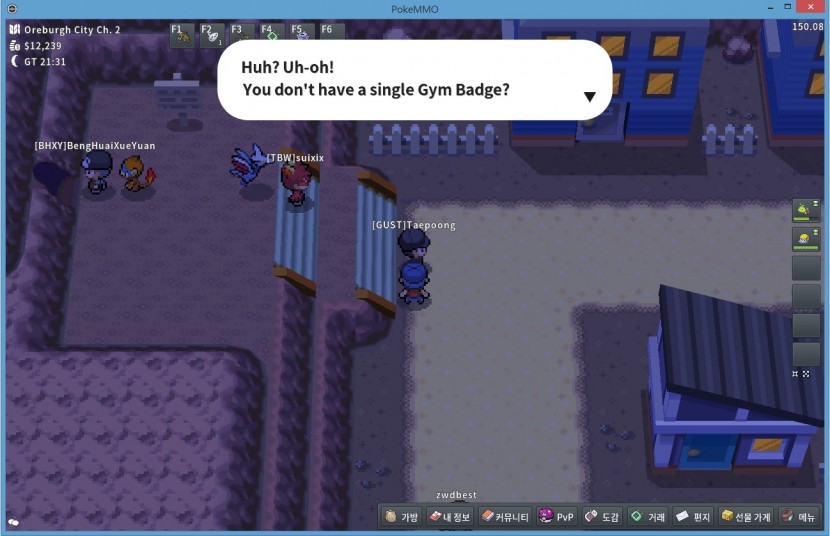Viewport: 830px width, 536px height.
Task: Open the 편지 mail window
Action: 693,517
